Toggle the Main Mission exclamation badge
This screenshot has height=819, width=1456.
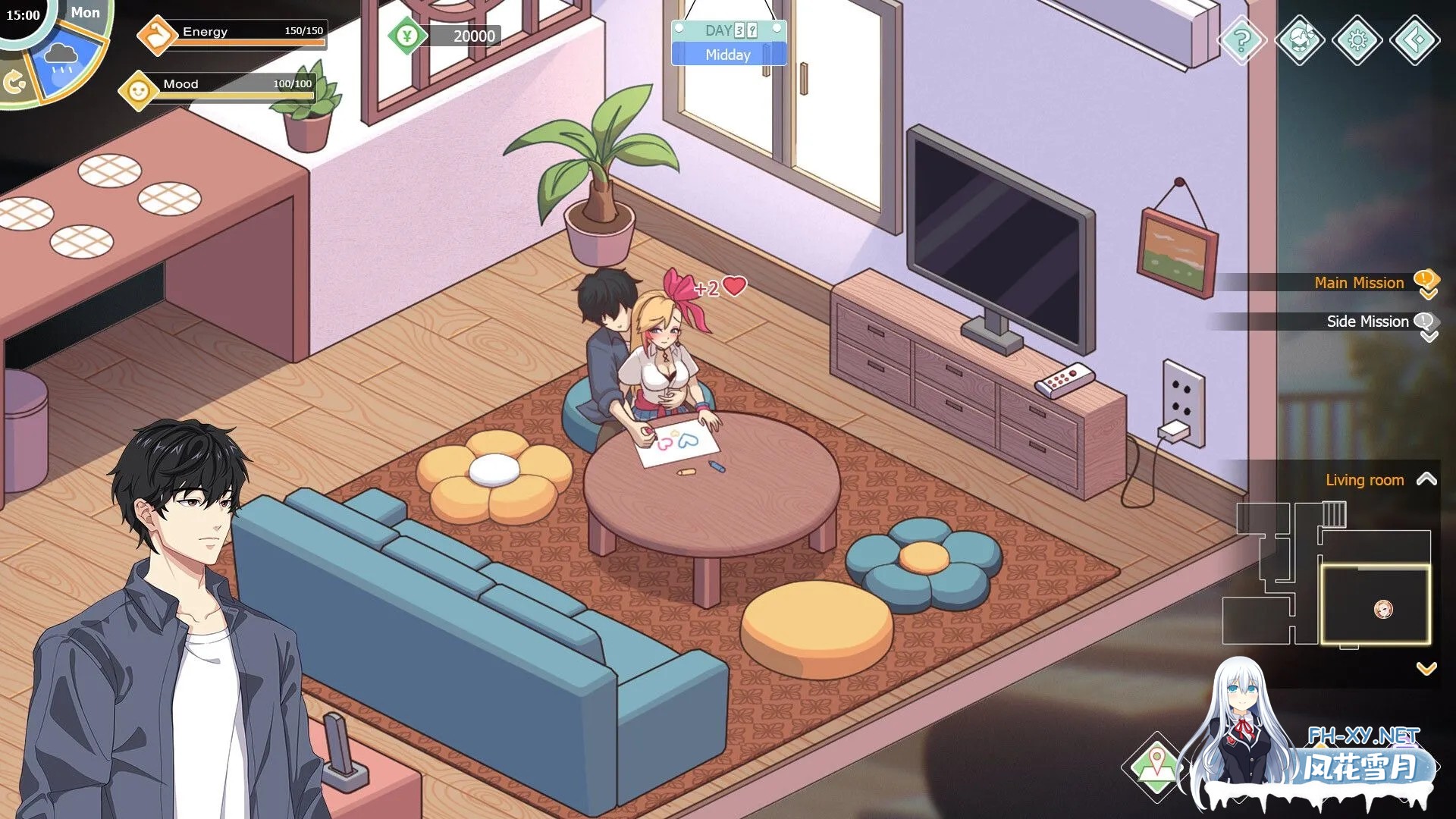(1426, 279)
